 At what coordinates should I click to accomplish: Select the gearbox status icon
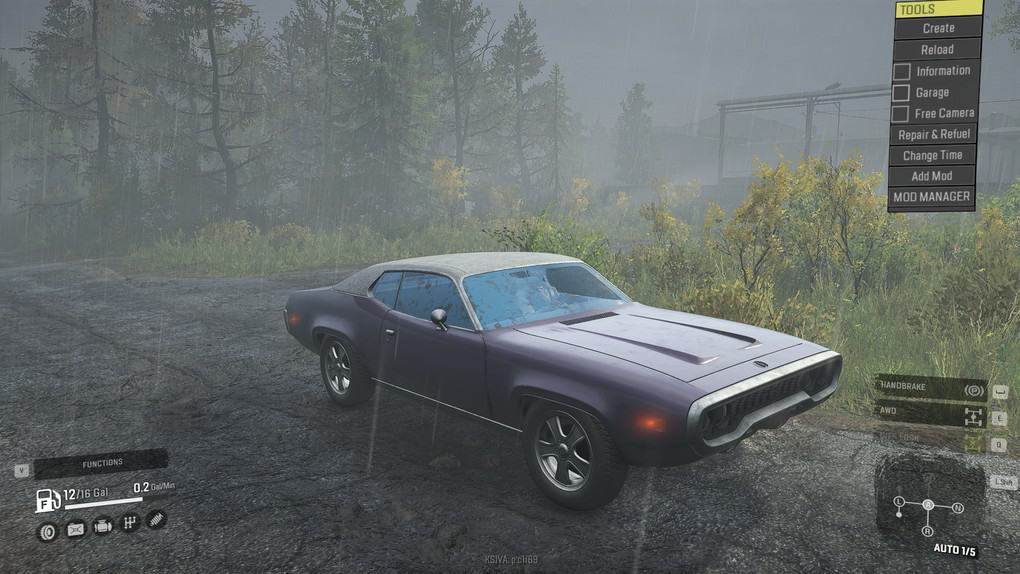[129, 523]
